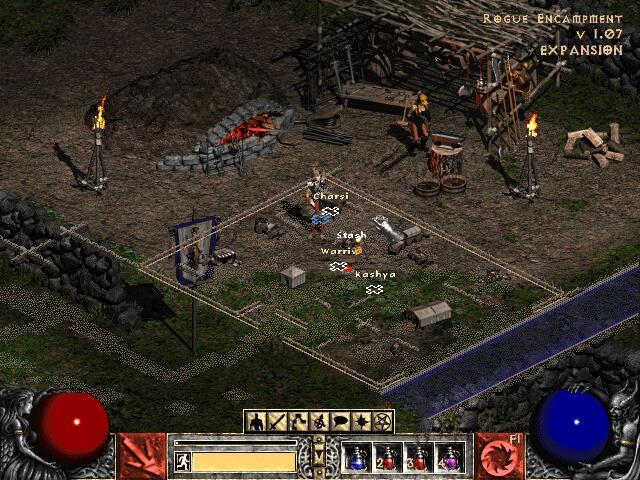Open the message log speech bubble

tap(340, 422)
